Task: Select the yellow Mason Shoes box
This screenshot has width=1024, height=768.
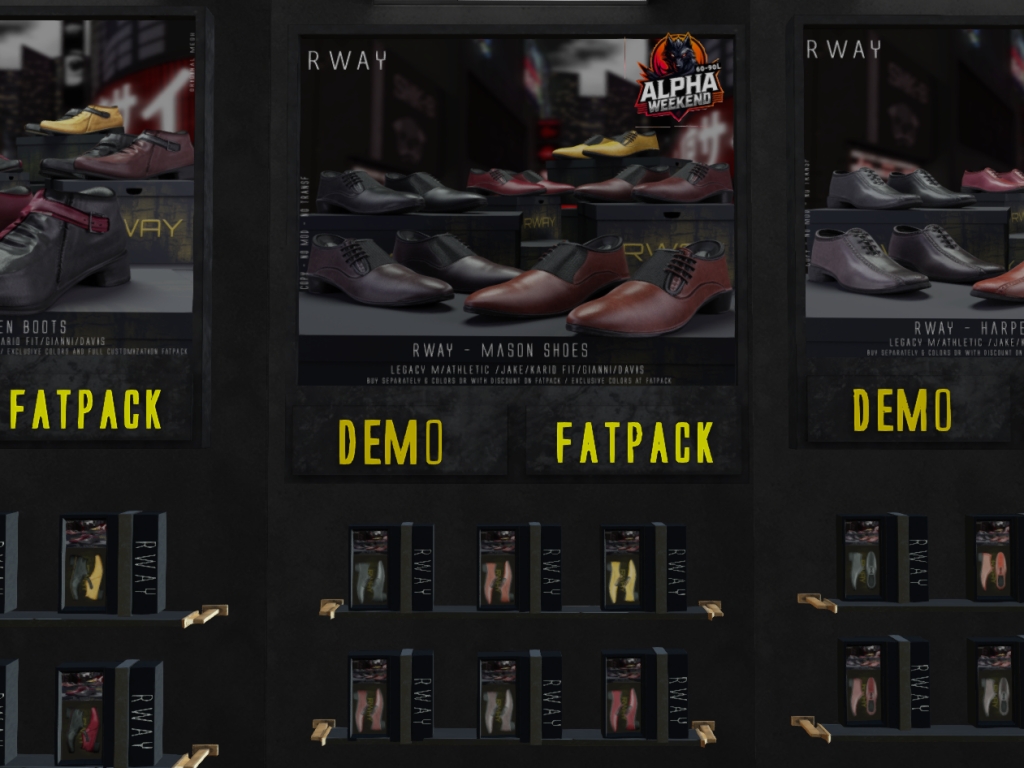Action: tap(624, 569)
